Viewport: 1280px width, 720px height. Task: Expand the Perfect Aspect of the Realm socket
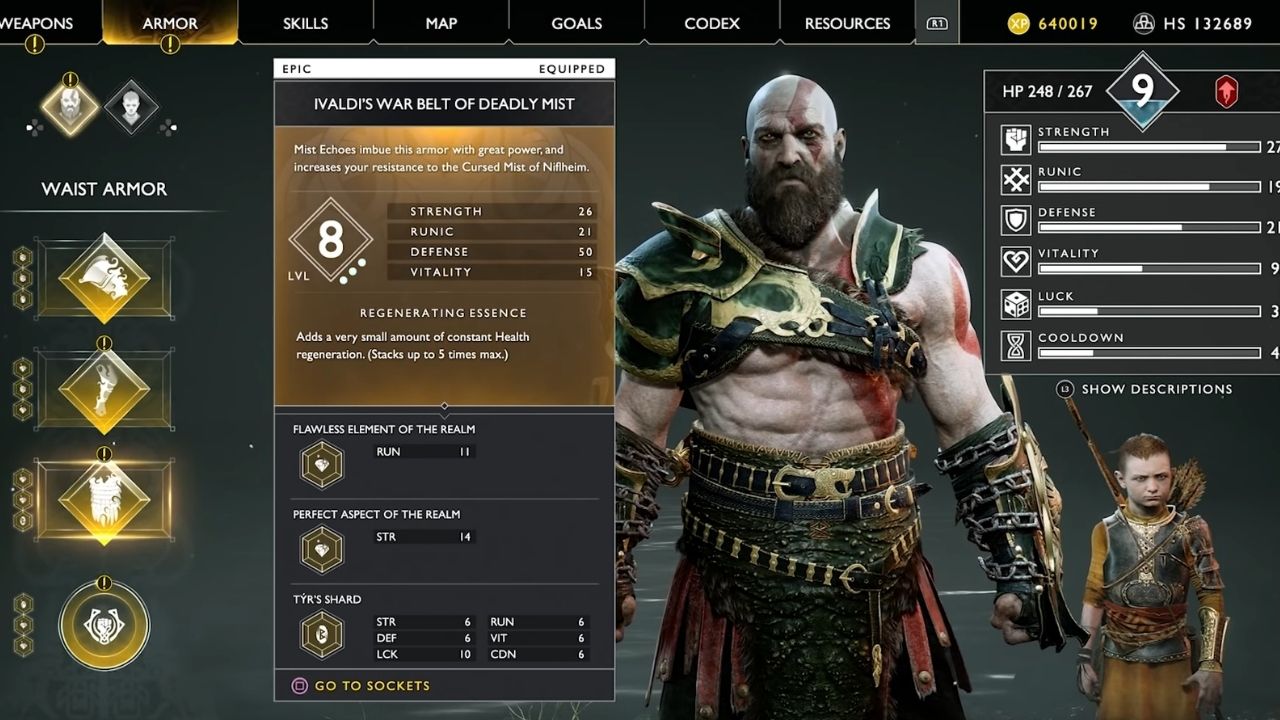pyautogui.click(x=320, y=550)
